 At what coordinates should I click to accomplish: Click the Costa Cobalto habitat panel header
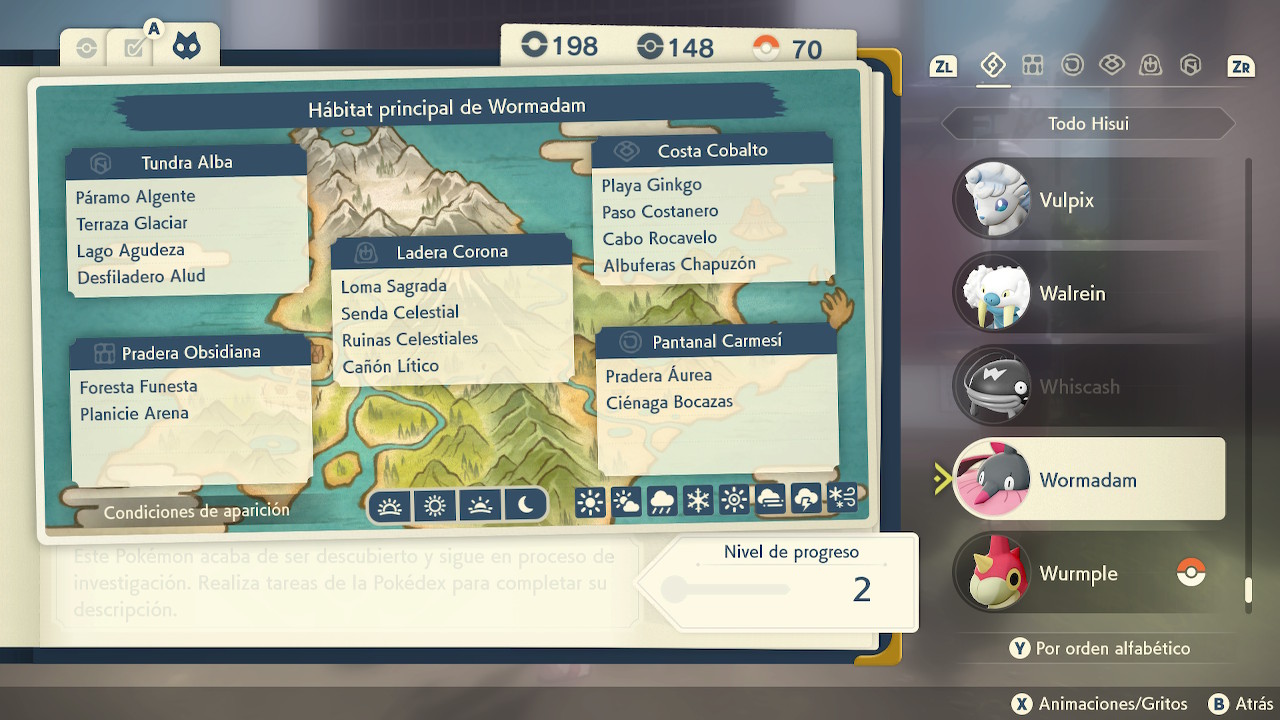[712, 151]
